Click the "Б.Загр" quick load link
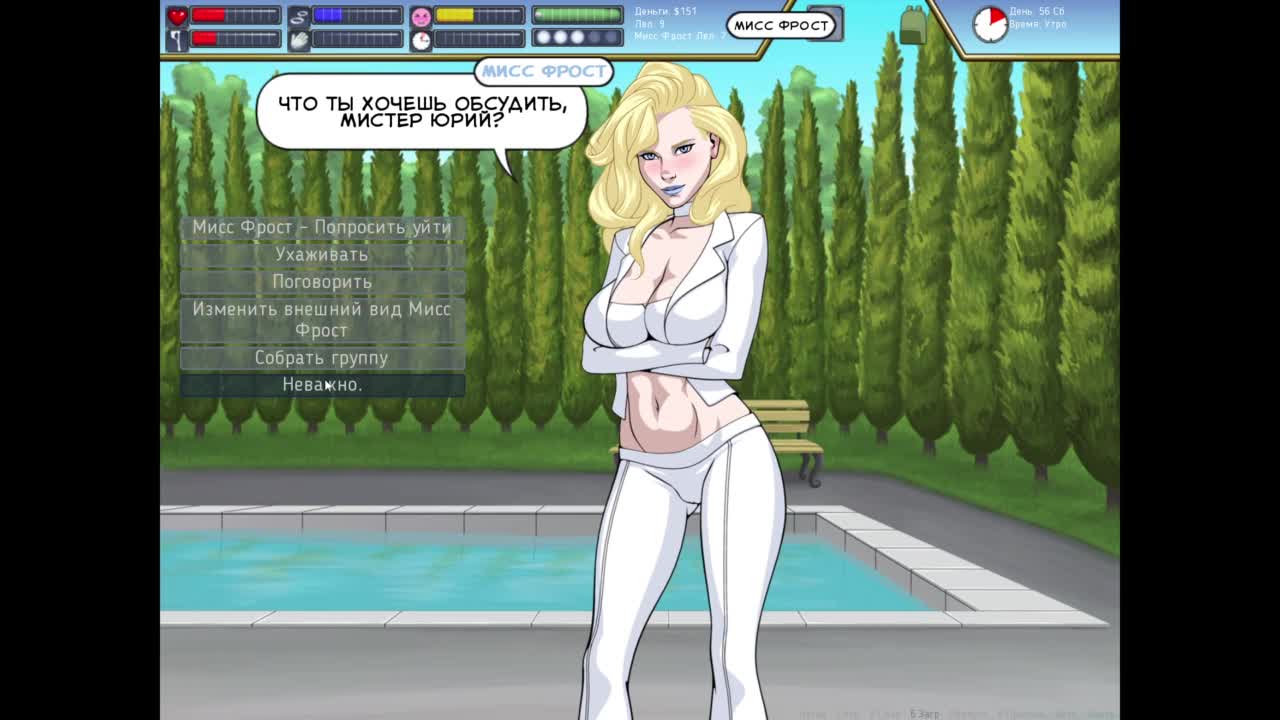The image size is (1280, 720). tap(925, 714)
